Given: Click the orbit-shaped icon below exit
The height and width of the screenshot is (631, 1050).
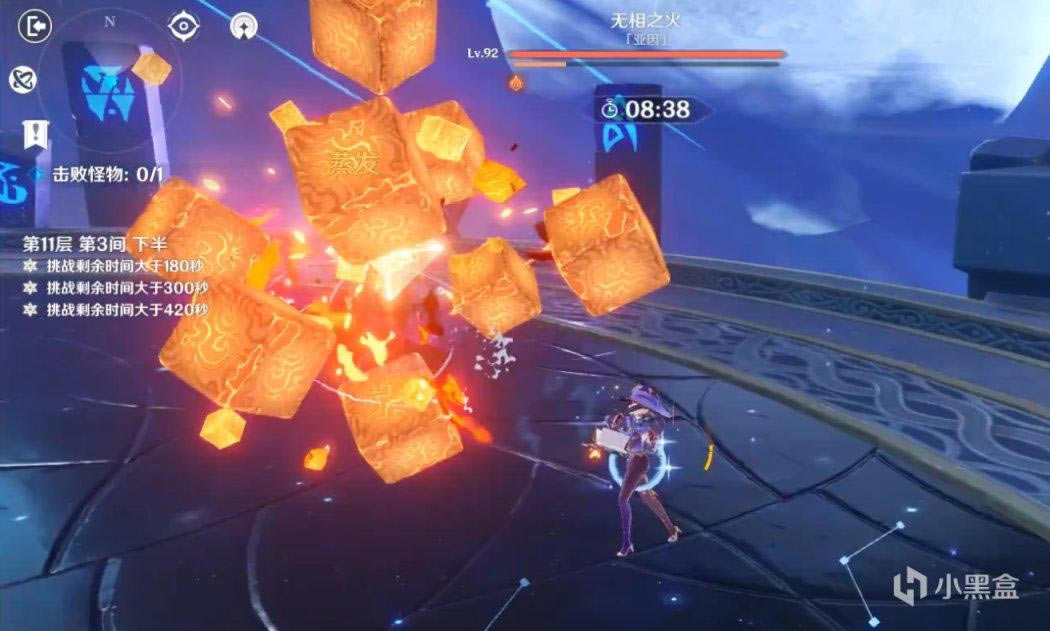Looking at the screenshot, I should (x=22, y=80).
